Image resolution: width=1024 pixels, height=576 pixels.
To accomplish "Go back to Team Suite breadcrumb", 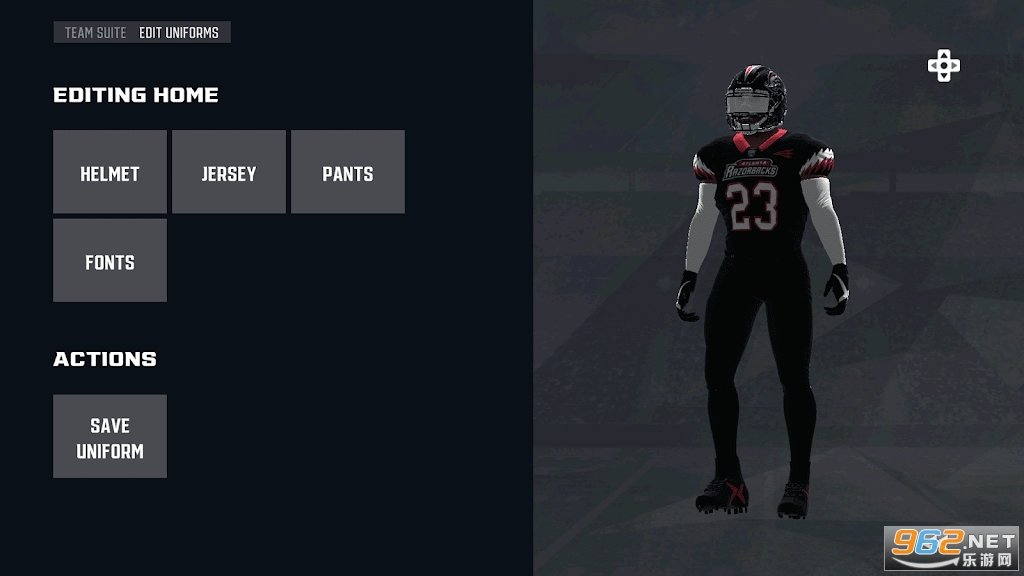I will 95,33.
